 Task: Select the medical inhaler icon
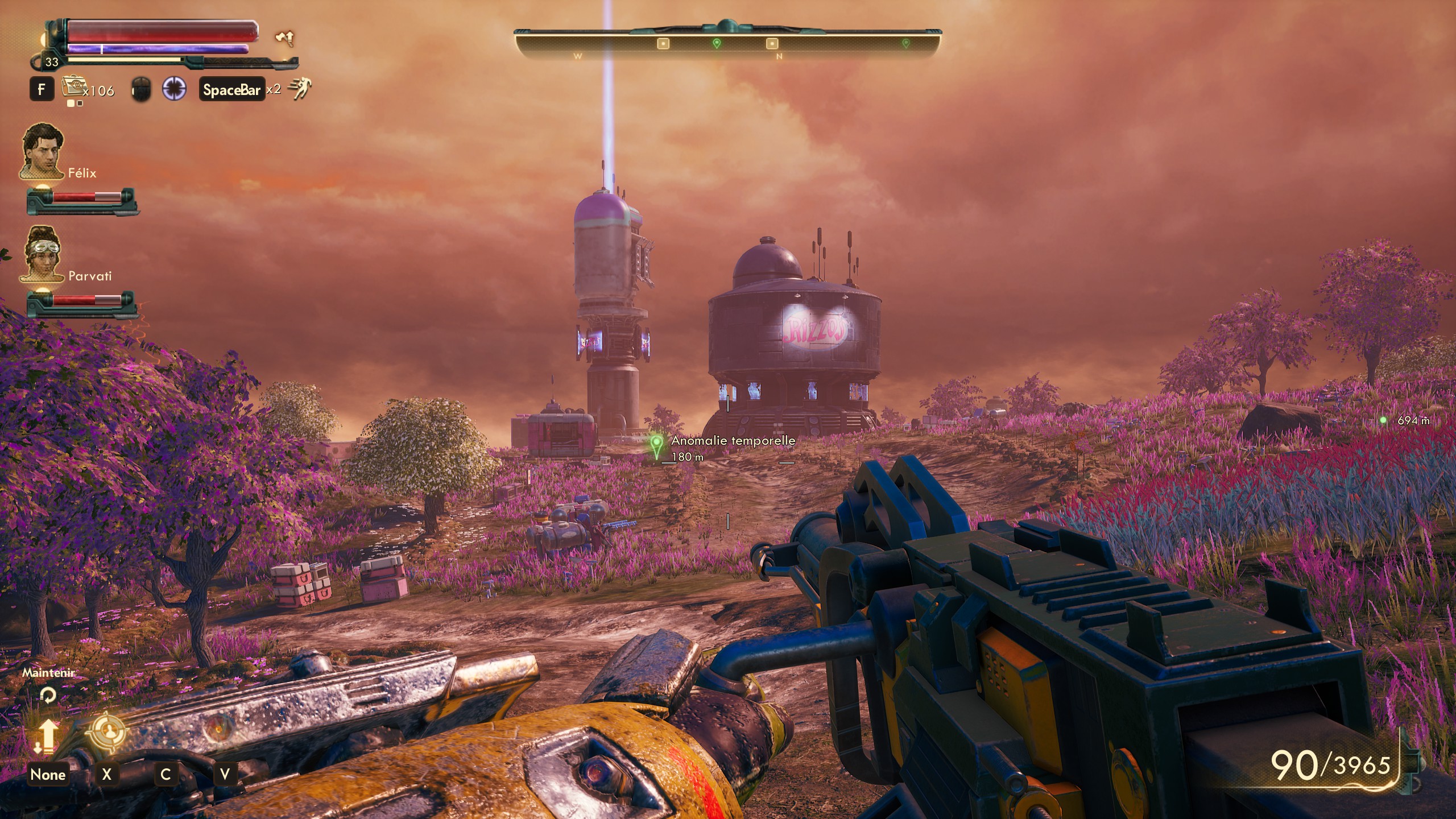pyautogui.click(x=72, y=88)
